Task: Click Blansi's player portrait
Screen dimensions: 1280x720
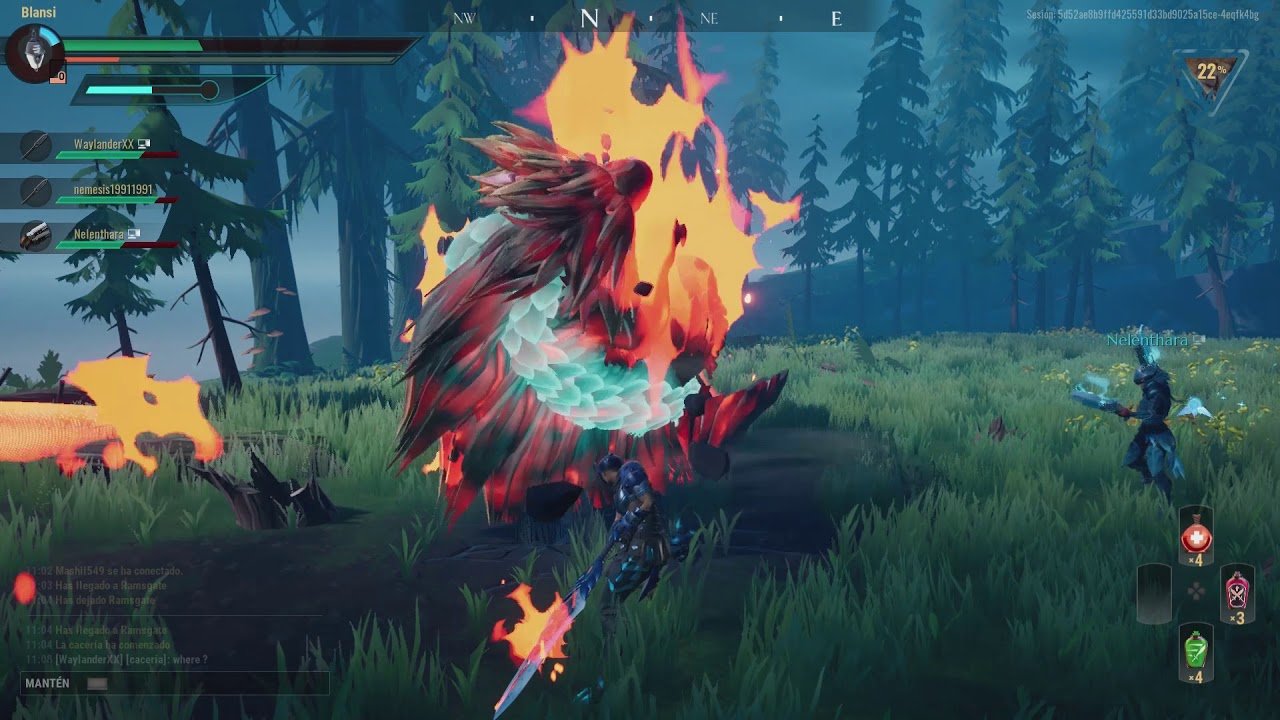Action: point(34,53)
